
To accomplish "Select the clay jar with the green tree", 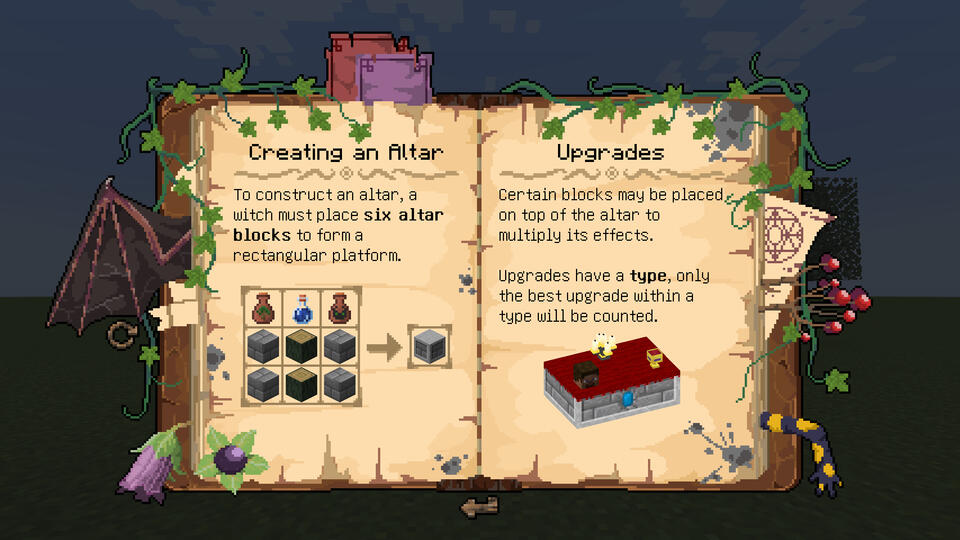I will tap(263, 308).
